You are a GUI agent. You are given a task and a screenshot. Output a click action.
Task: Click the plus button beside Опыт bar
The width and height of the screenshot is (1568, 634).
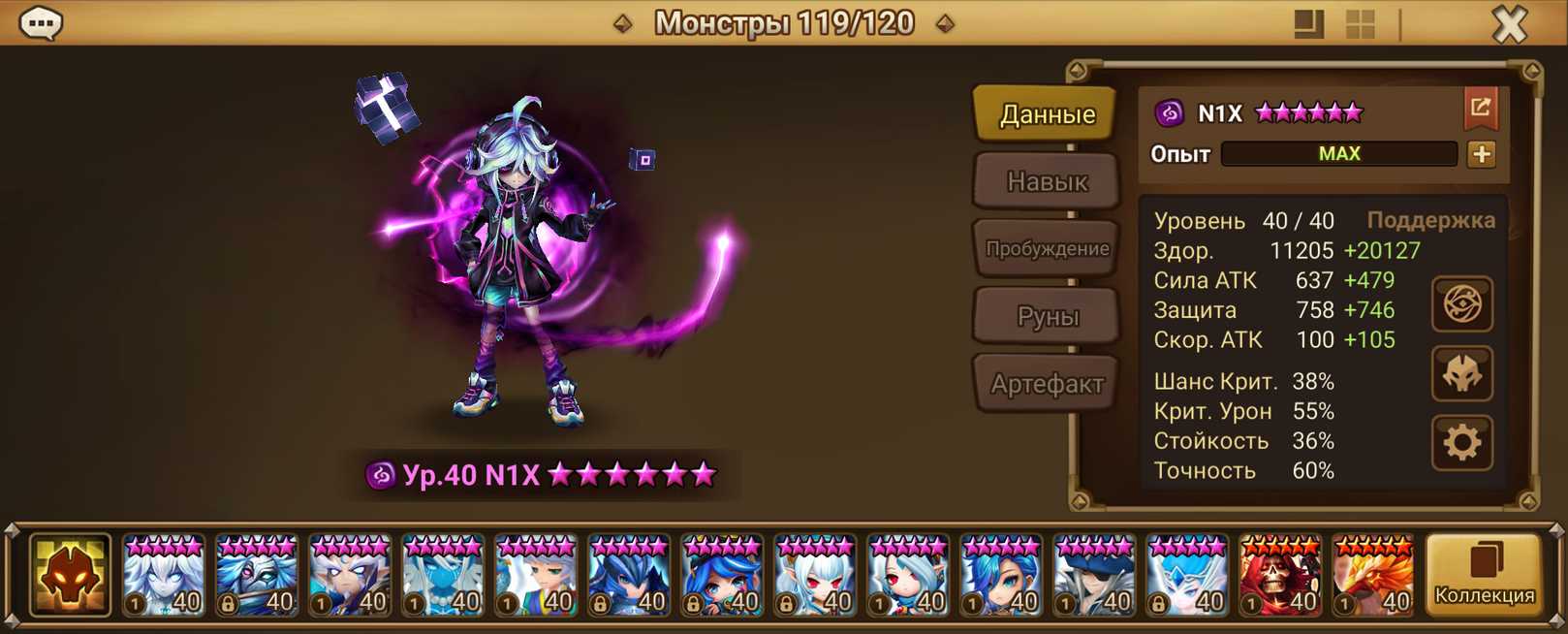pos(1481,154)
